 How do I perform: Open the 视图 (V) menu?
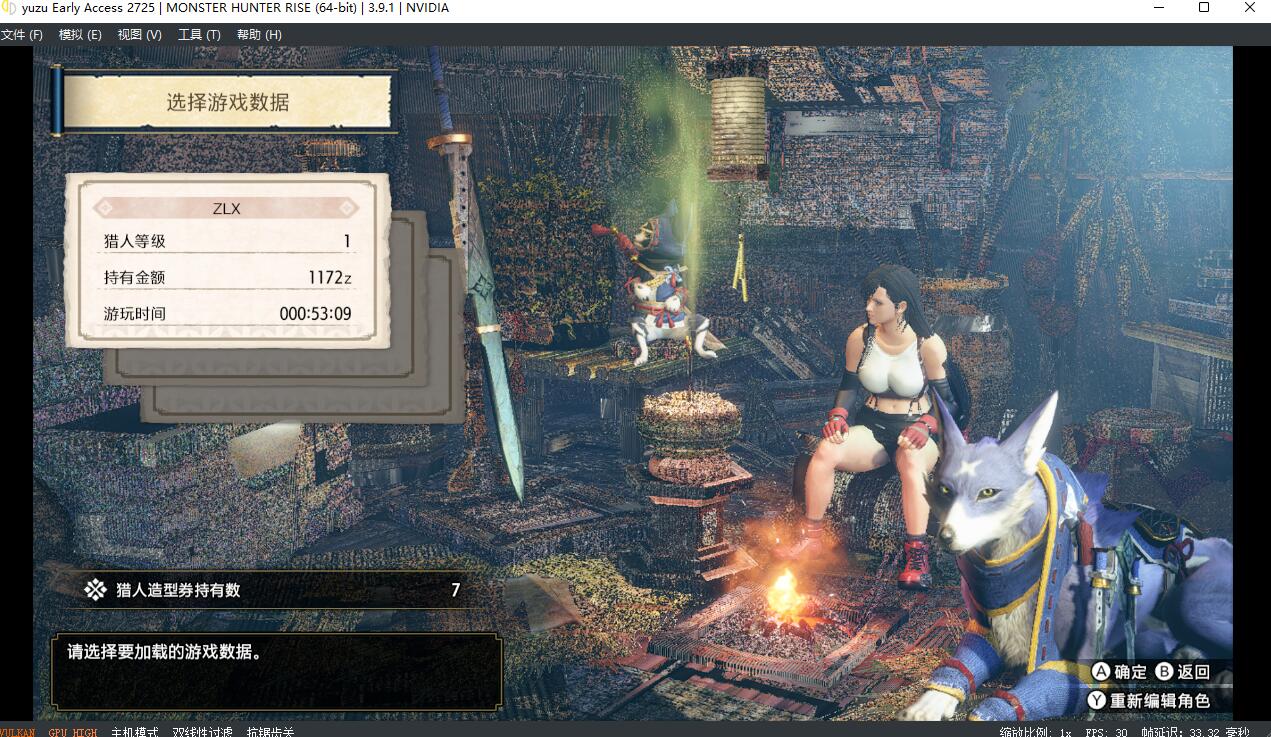(139, 35)
